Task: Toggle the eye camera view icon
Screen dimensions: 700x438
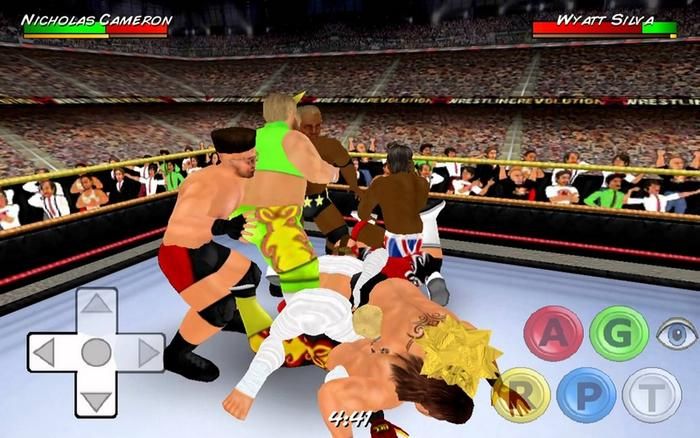Action: coord(677,334)
